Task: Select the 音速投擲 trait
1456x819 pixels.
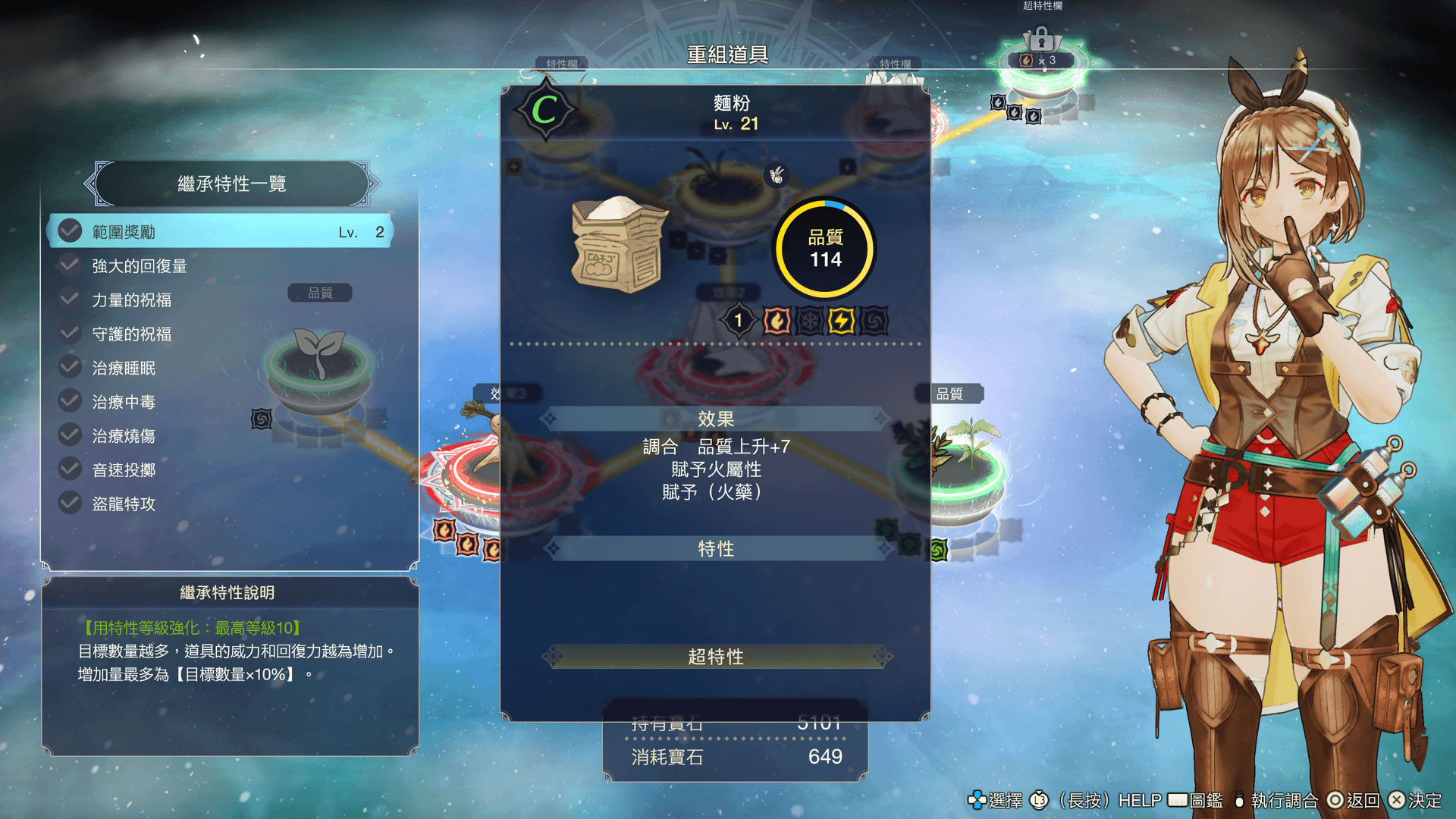Action: 220,470
